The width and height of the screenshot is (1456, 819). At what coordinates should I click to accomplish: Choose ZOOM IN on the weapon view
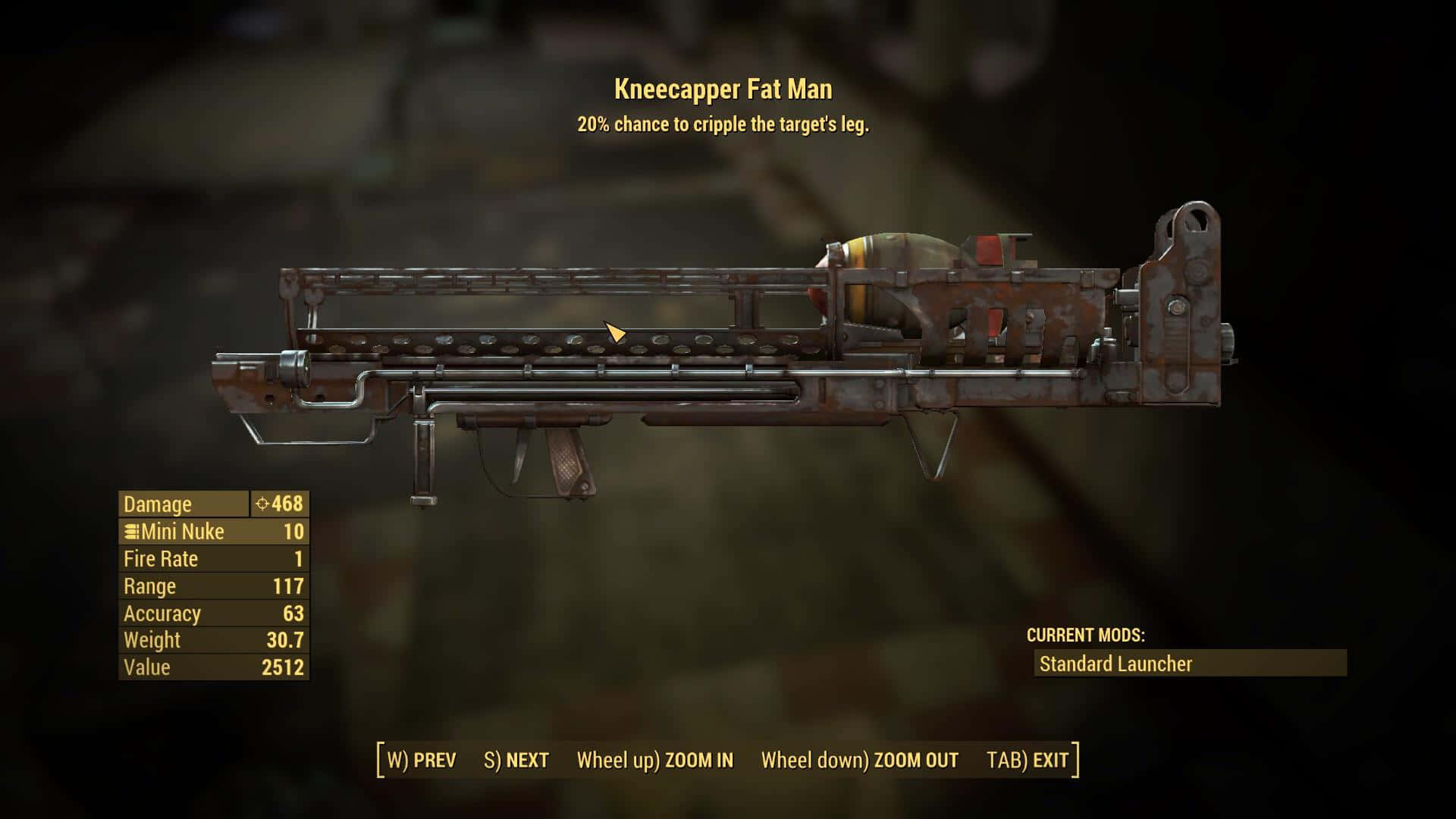655,760
